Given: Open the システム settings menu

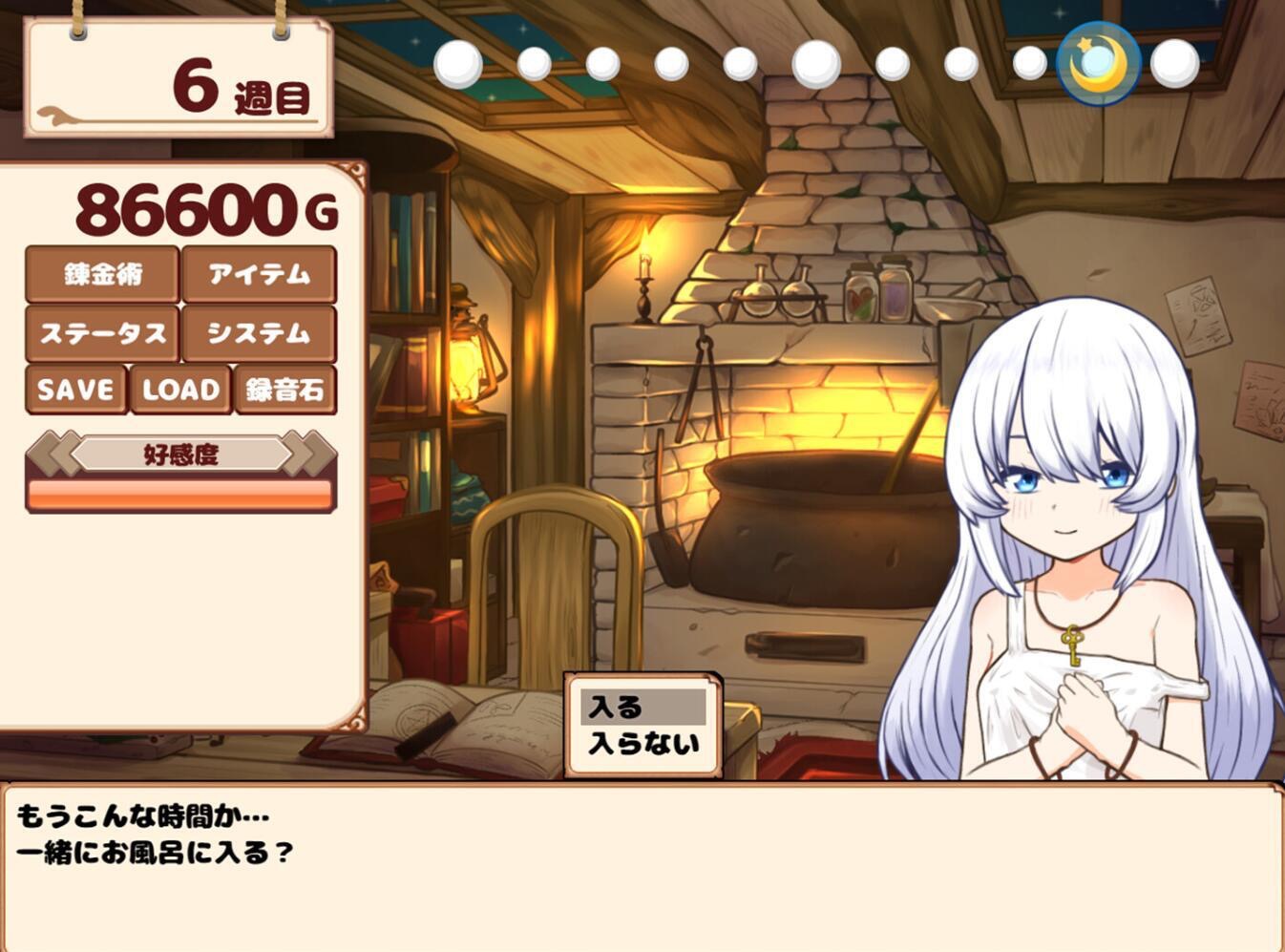Looking at the screenshot, I should [x=260, y=333].
